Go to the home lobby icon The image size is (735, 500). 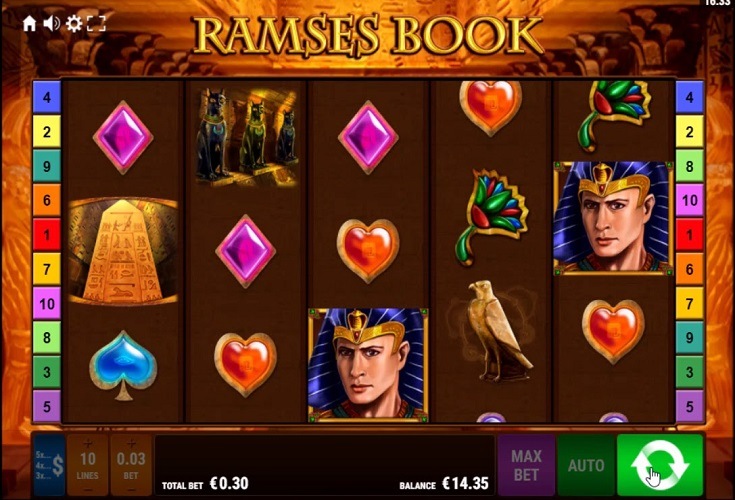[x=30, y=23]
